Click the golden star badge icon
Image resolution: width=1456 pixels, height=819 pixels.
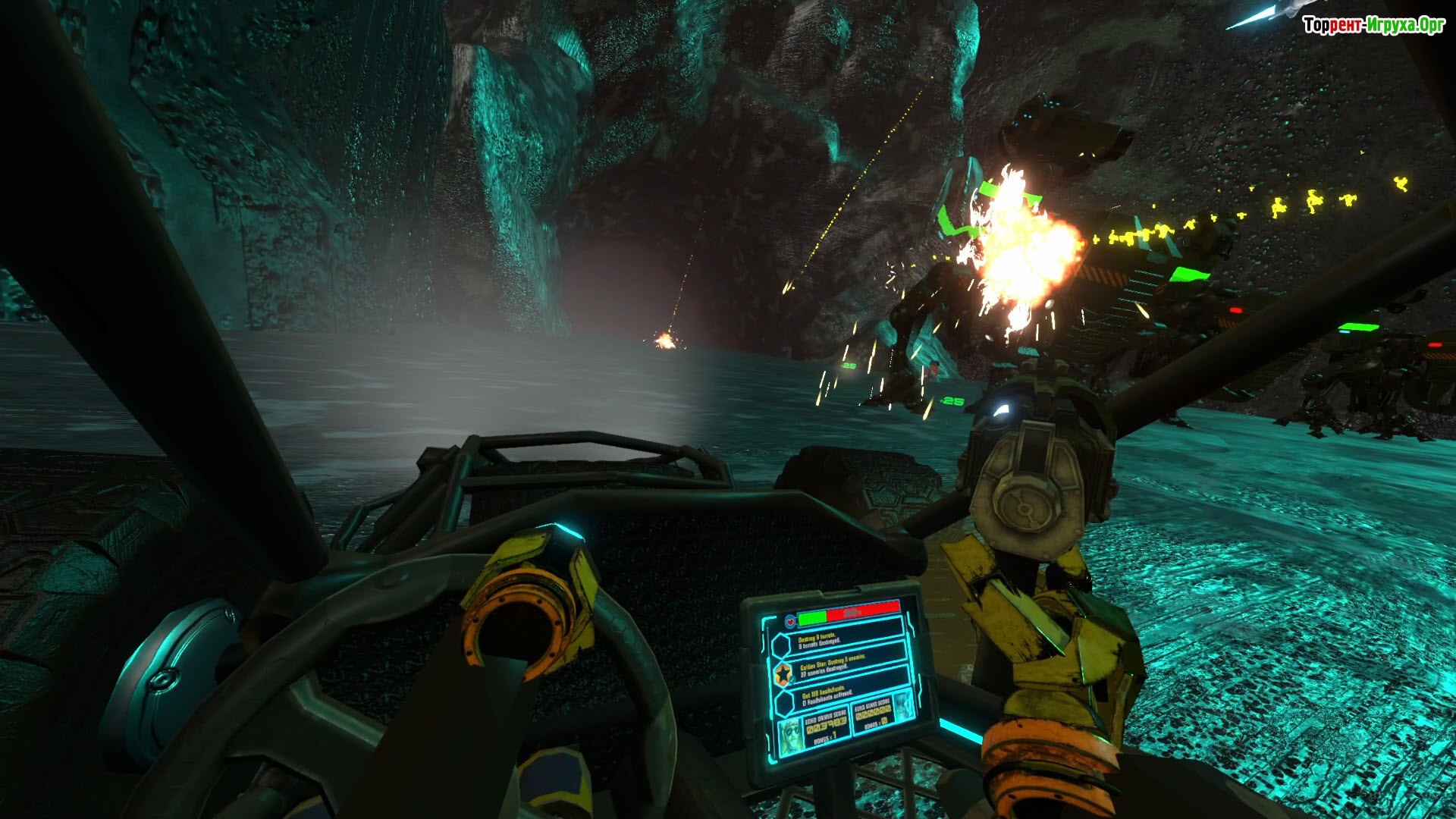(x=783, y=672)
